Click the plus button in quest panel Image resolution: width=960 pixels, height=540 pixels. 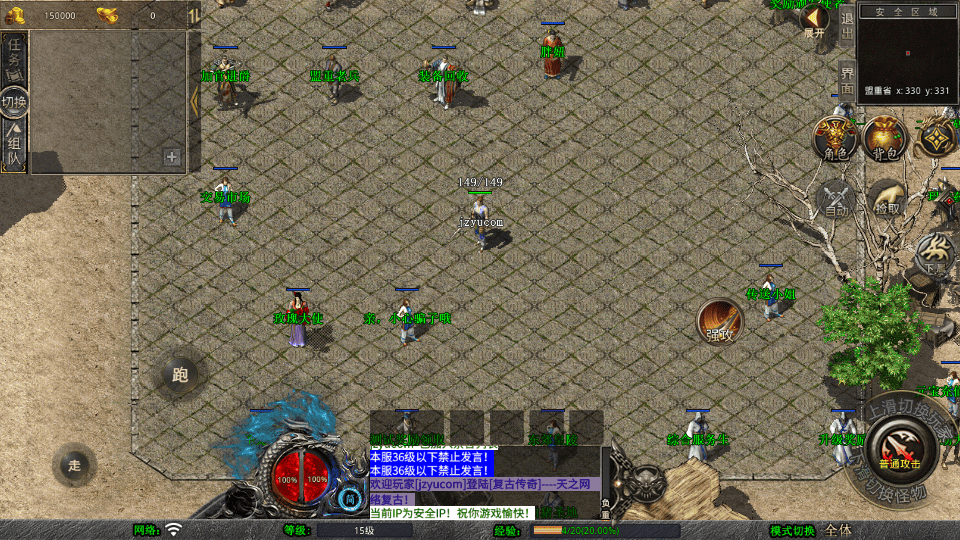[172, 157]
